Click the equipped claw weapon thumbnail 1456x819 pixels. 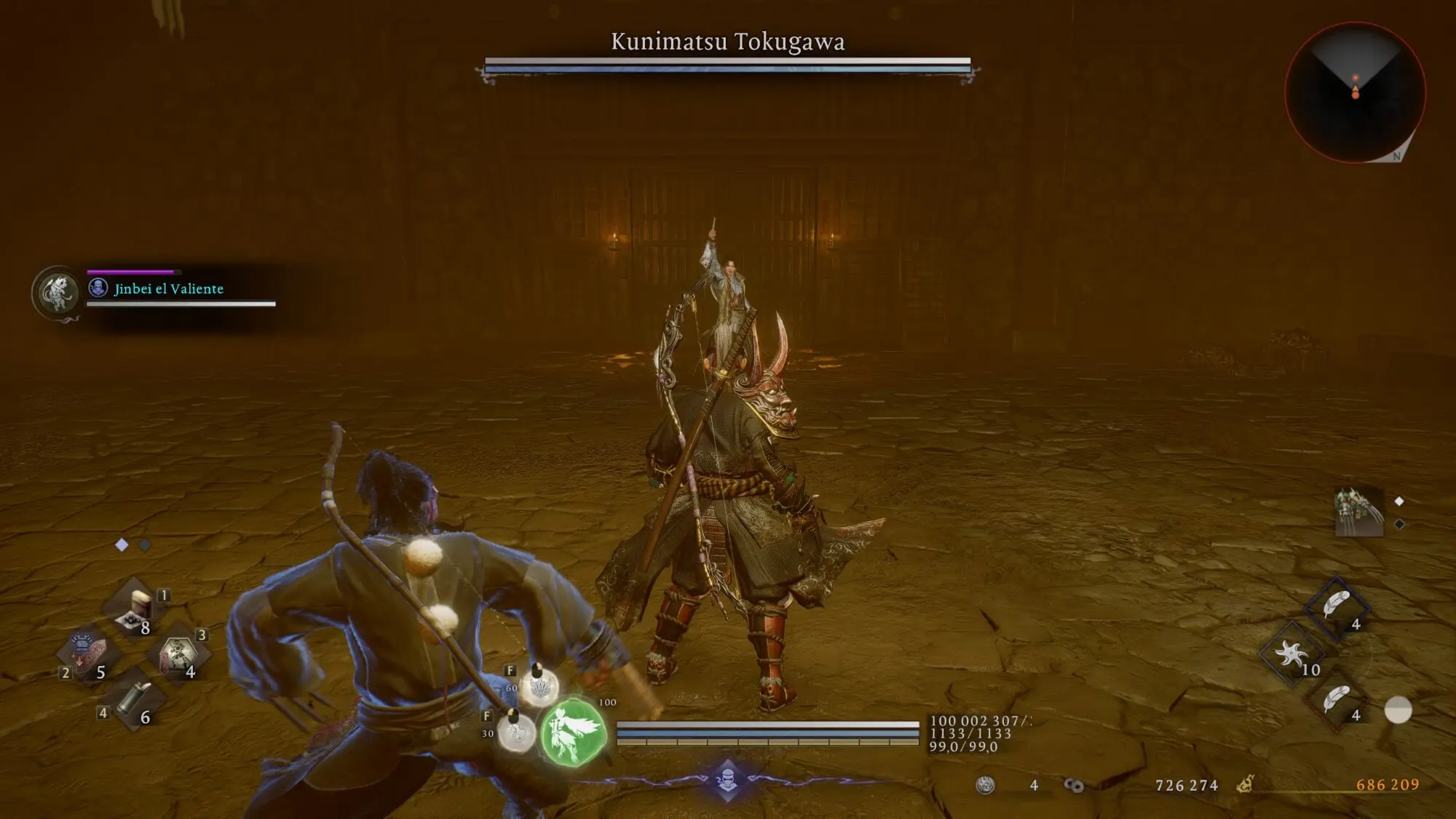tap(1358, 511)
